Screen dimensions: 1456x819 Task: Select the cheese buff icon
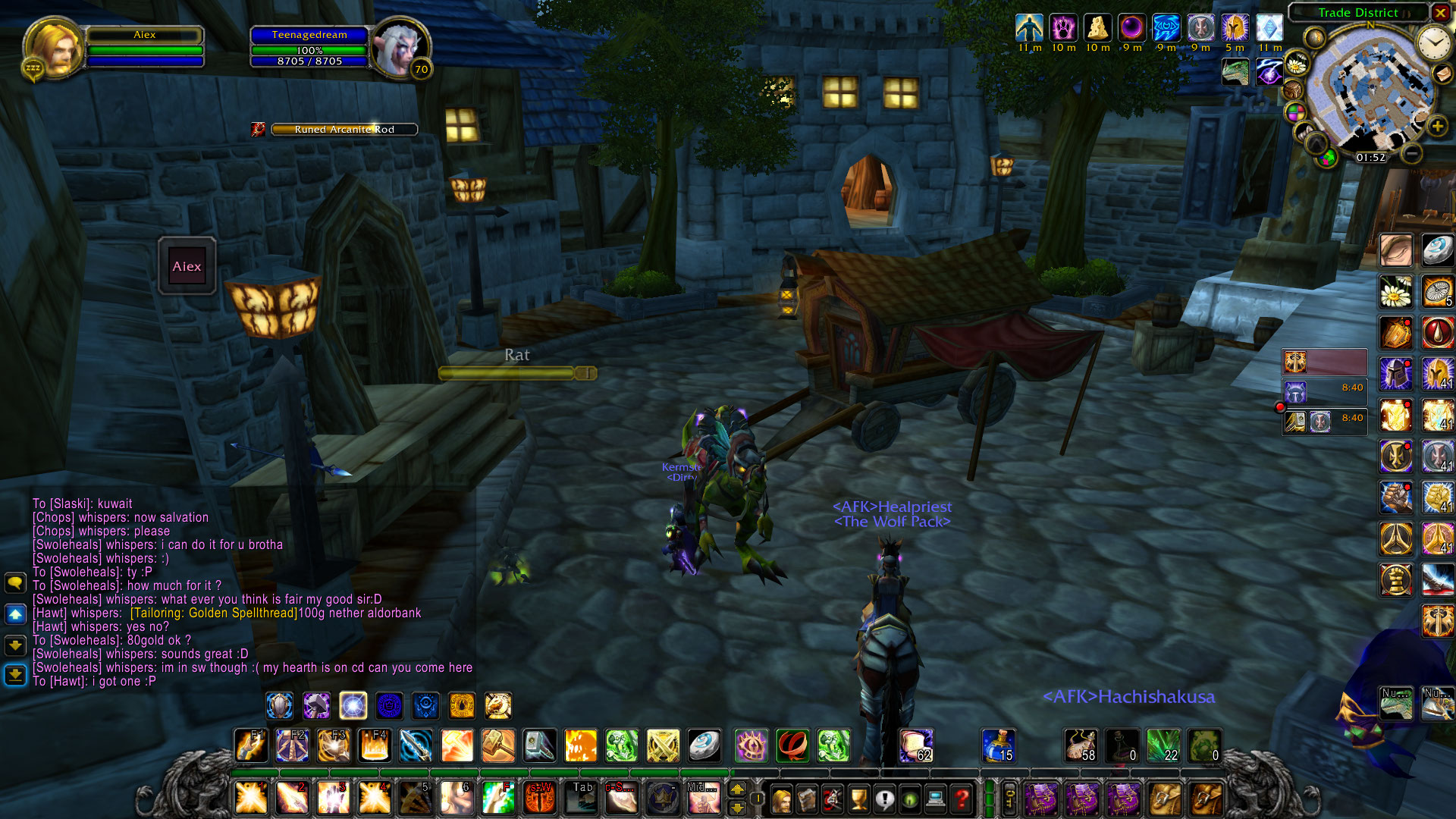coord(1097,29)
